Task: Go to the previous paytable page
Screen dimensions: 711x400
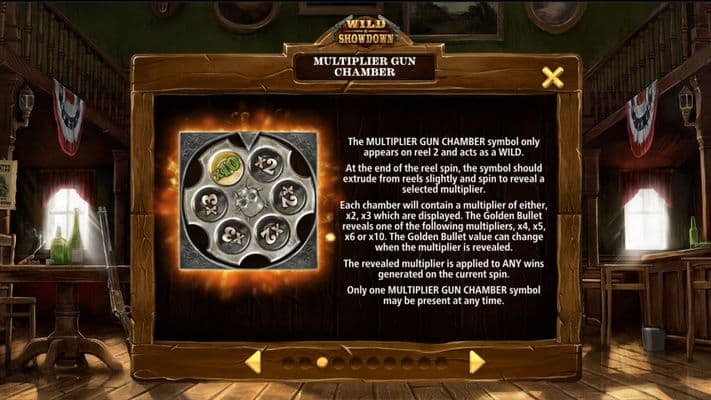Action: coord(253,362)
